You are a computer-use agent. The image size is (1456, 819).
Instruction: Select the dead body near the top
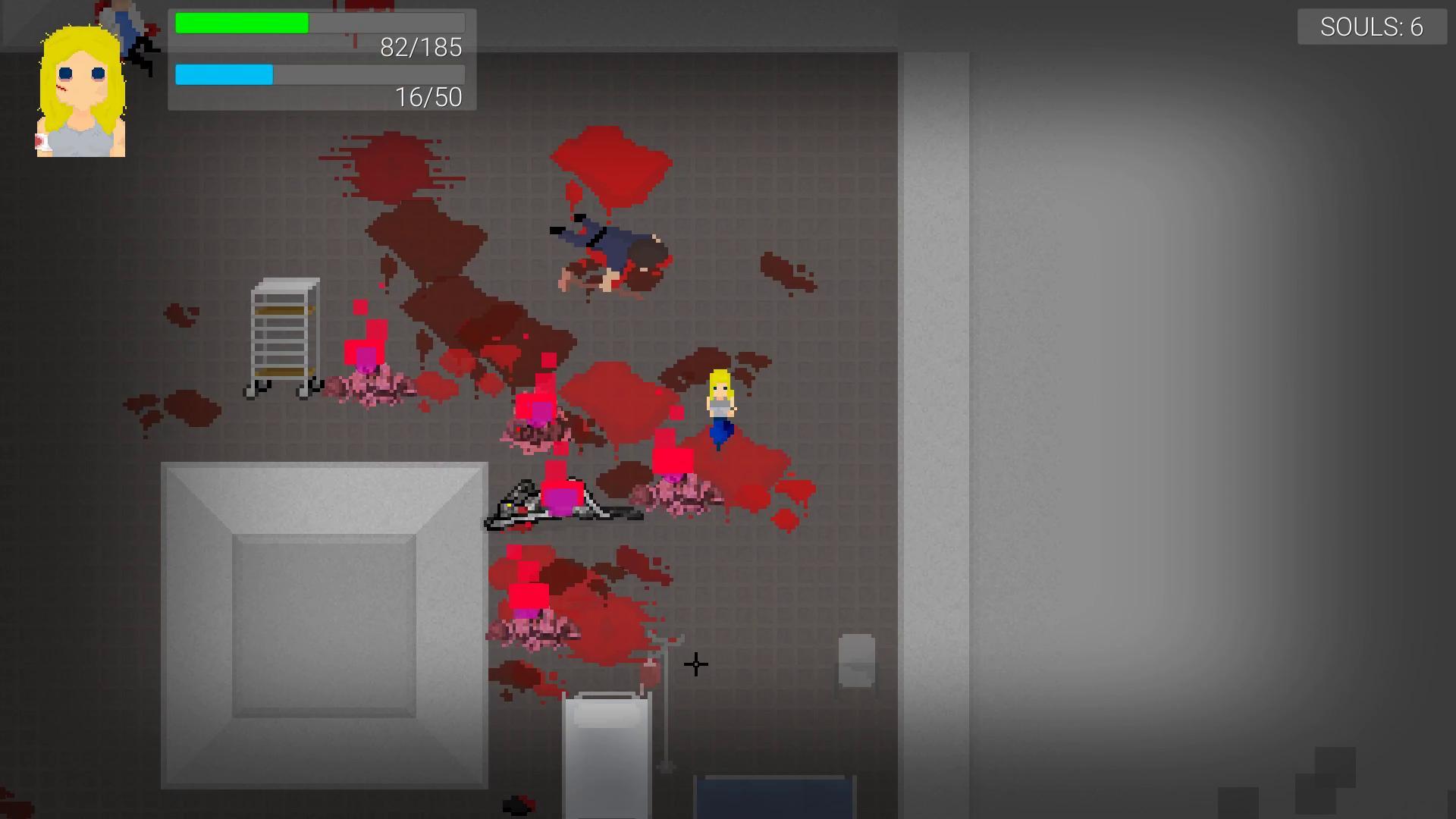click(607, 250)
